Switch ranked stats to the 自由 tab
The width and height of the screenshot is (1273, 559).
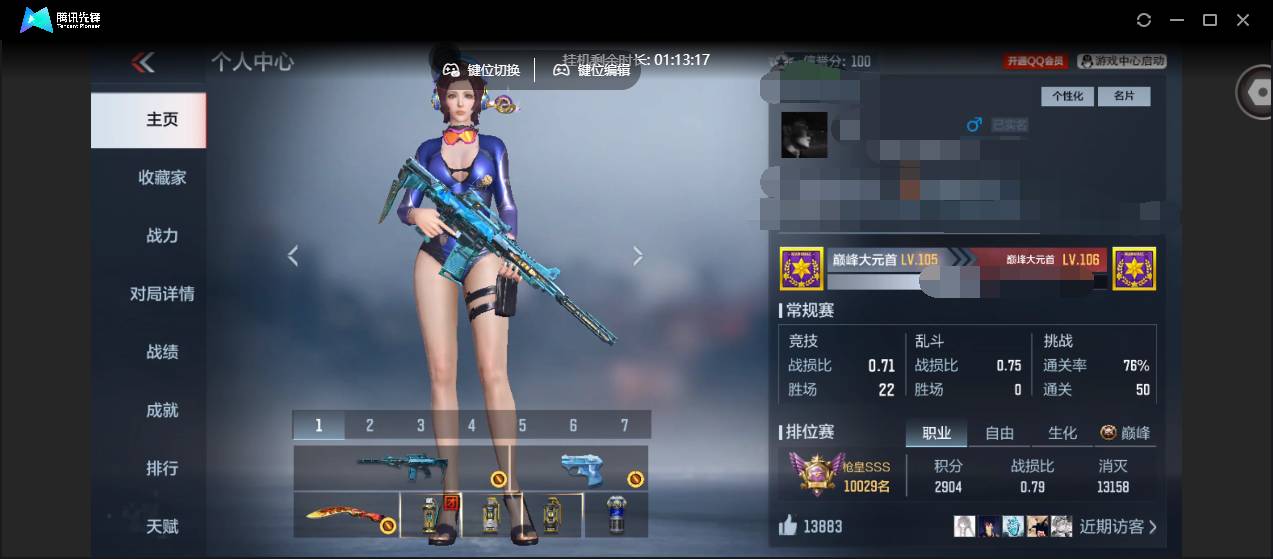click(999, 433)
